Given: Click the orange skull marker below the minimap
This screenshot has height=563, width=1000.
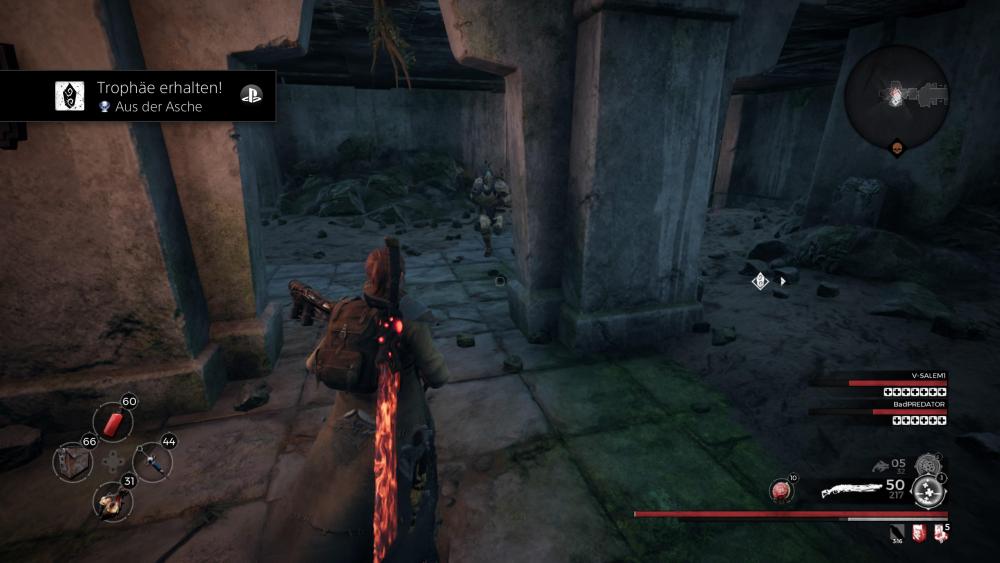Looking at the screenshot, I should tap(897, 147).
